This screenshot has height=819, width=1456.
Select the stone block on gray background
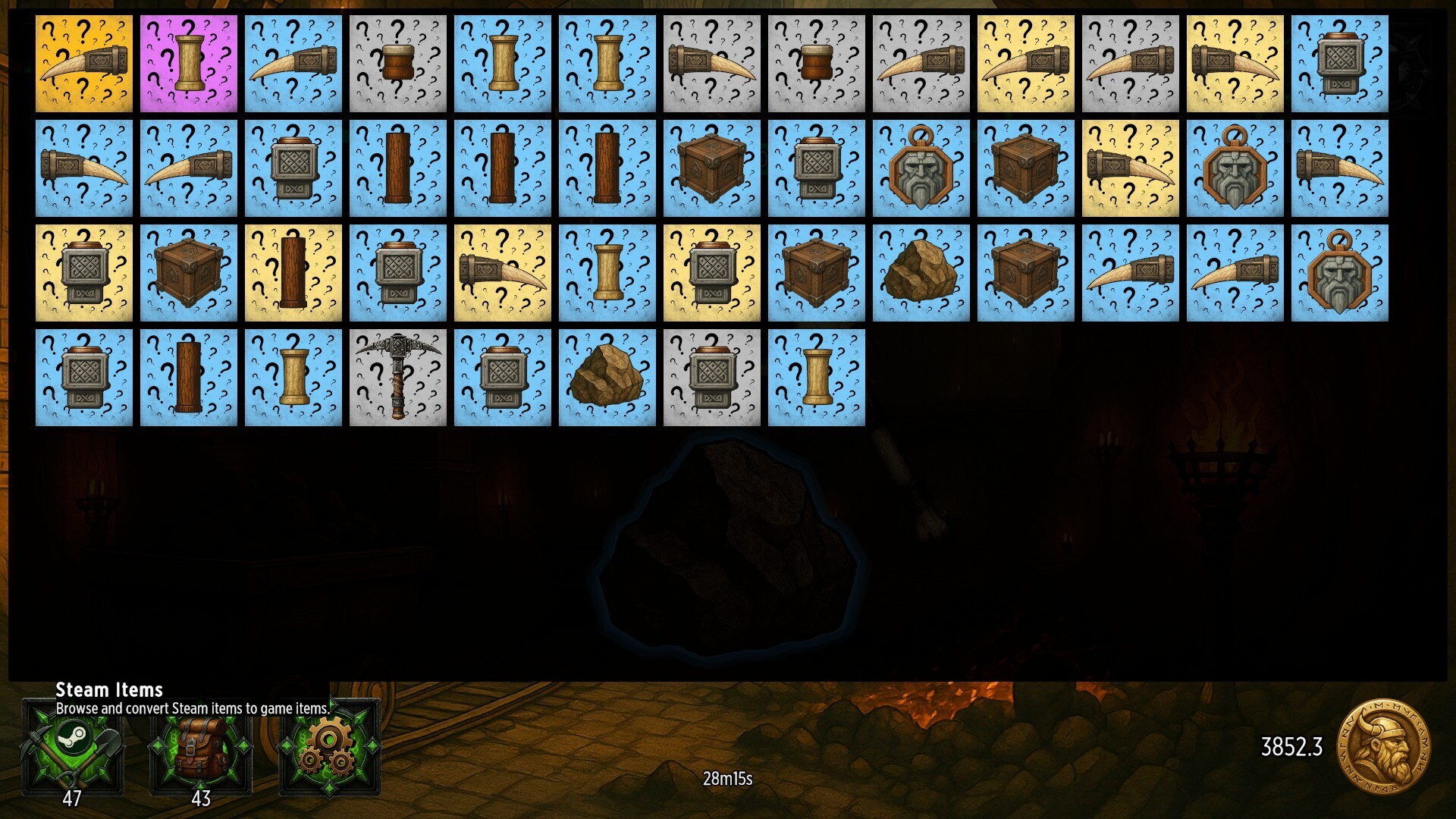point(712,378)
